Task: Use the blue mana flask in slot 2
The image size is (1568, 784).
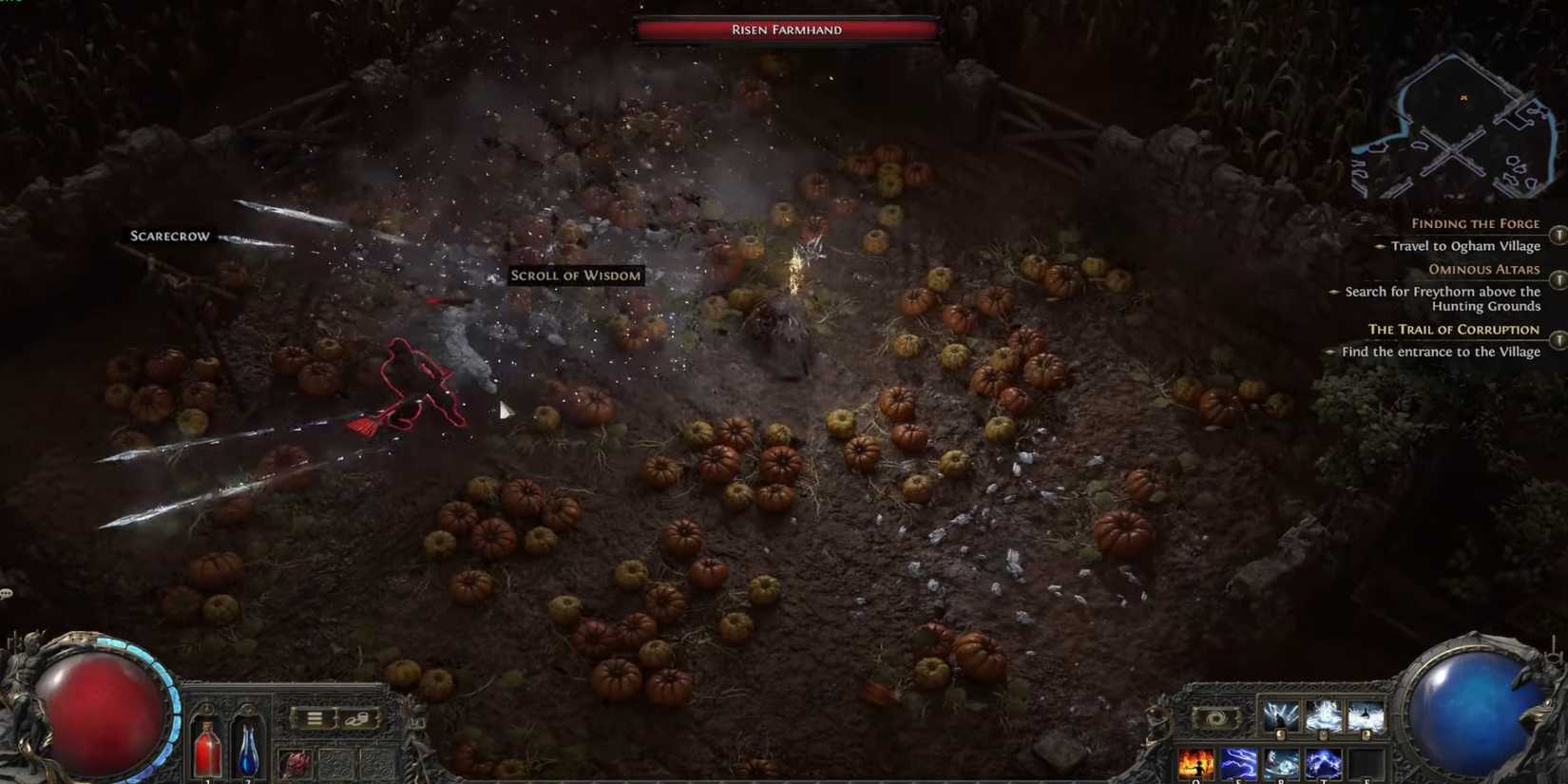Action: pyautogui.click(x=248, y=749)
